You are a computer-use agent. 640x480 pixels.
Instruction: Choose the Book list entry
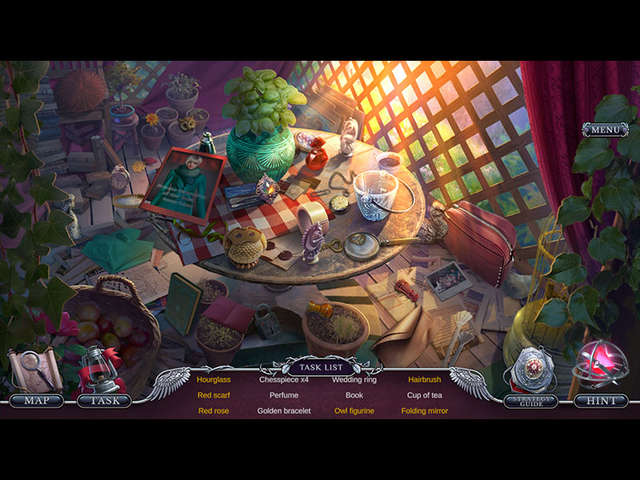point(354,395)
